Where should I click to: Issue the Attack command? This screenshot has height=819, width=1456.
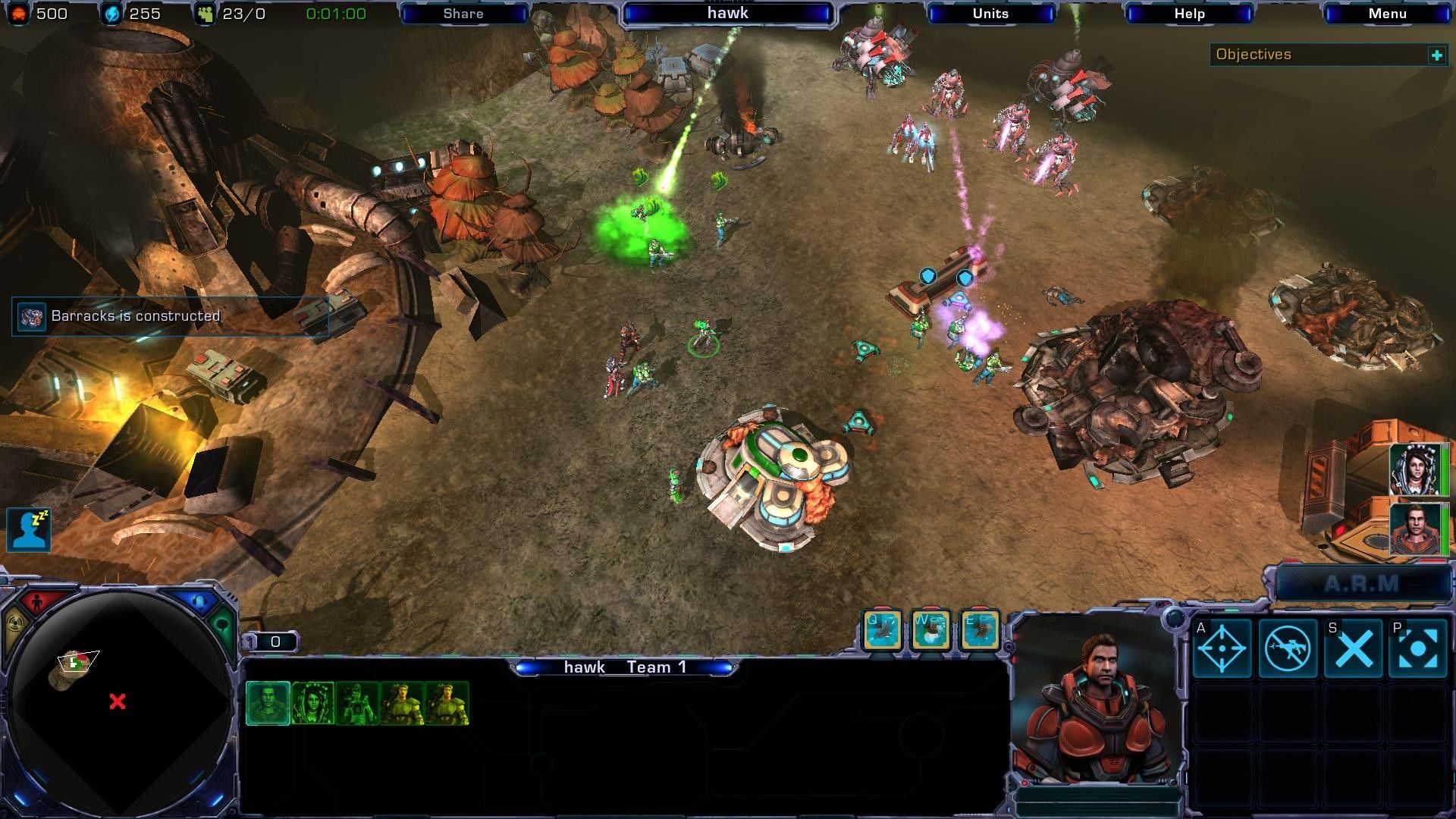pos(1222,648)
